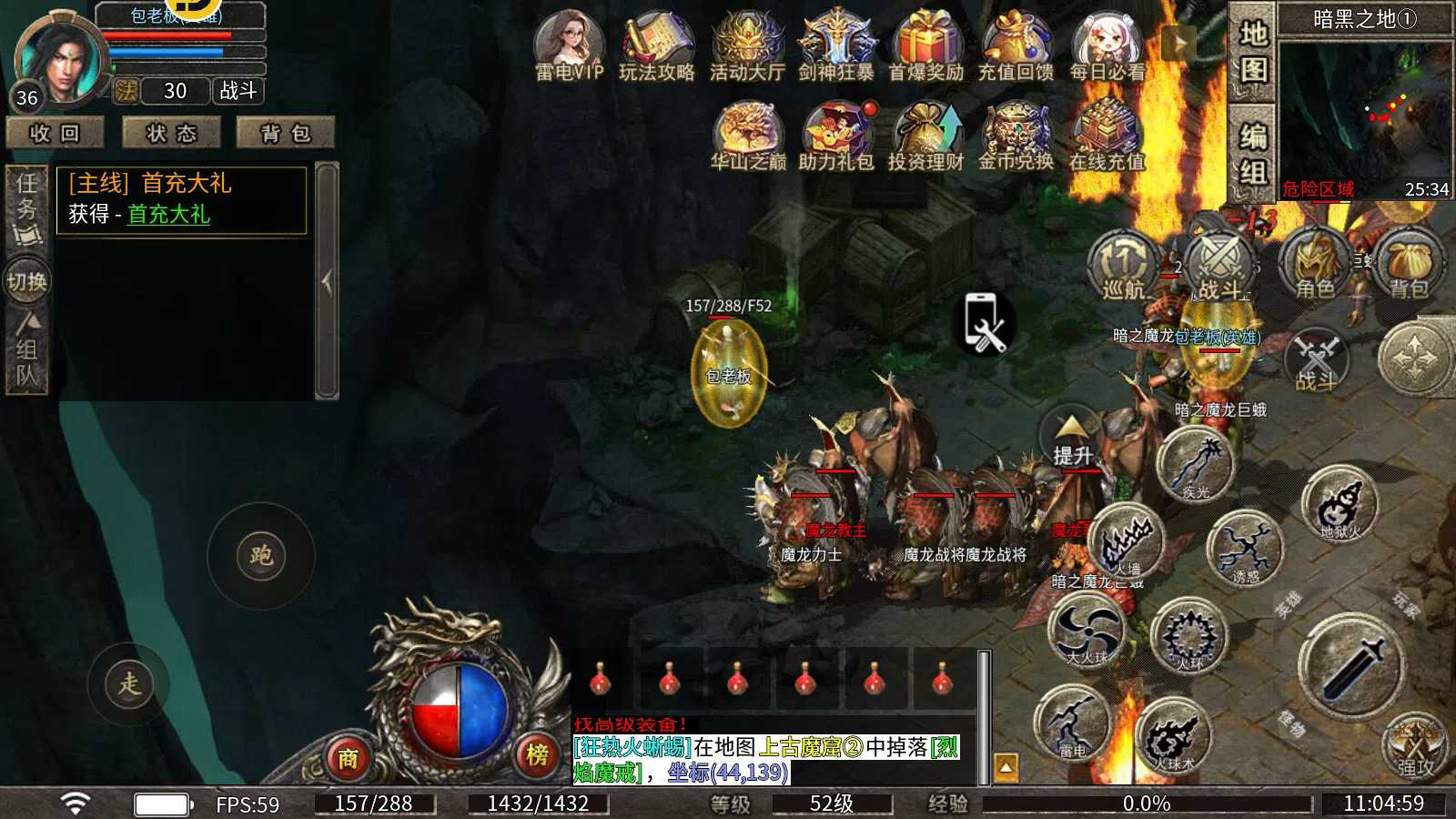1456x819 pixels.
Task: Open the 金币兑换 gold exchange
Action: tap(1016, 136)
